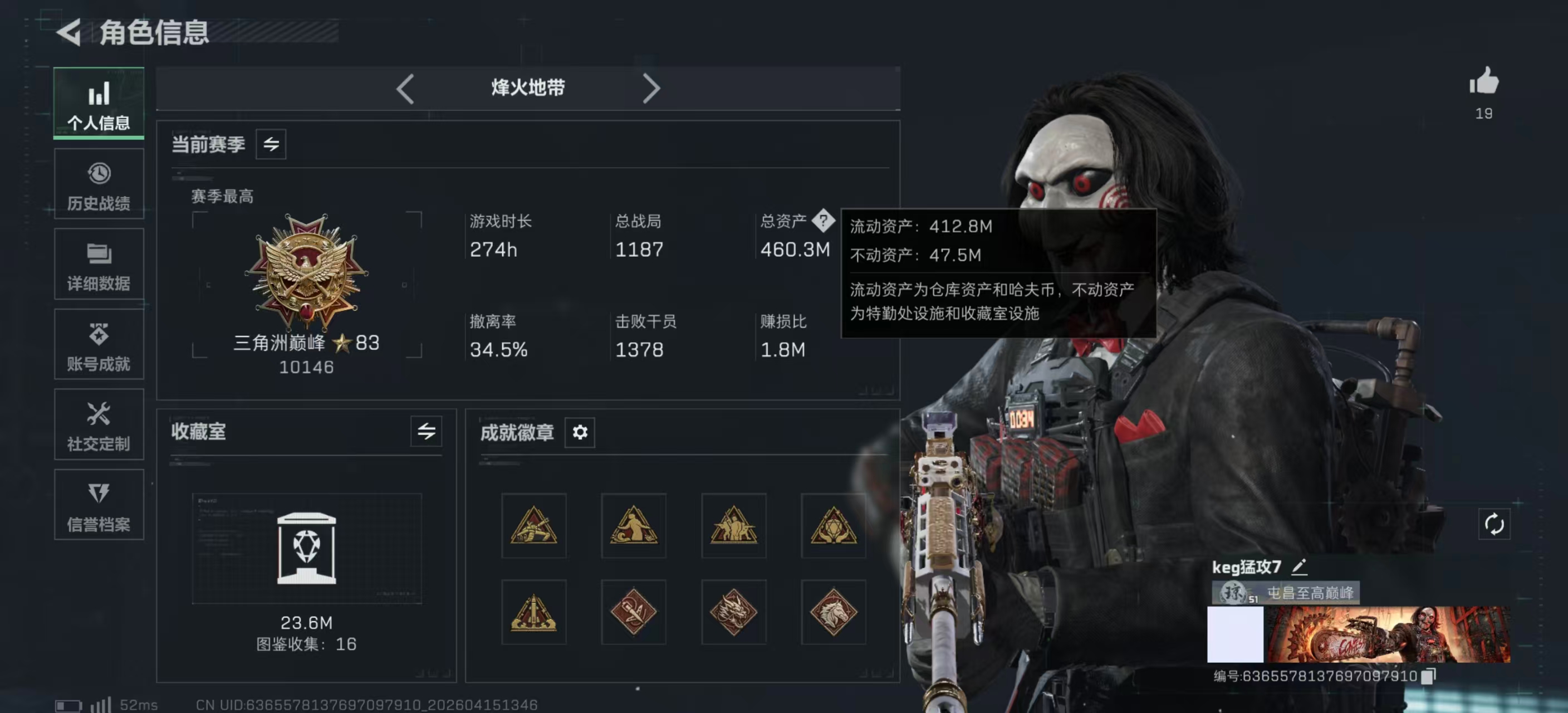Open the 详细数据 tab
The height and width of the screenshot is (713, 1568).
pyautogui.click(x=99, y=265)
